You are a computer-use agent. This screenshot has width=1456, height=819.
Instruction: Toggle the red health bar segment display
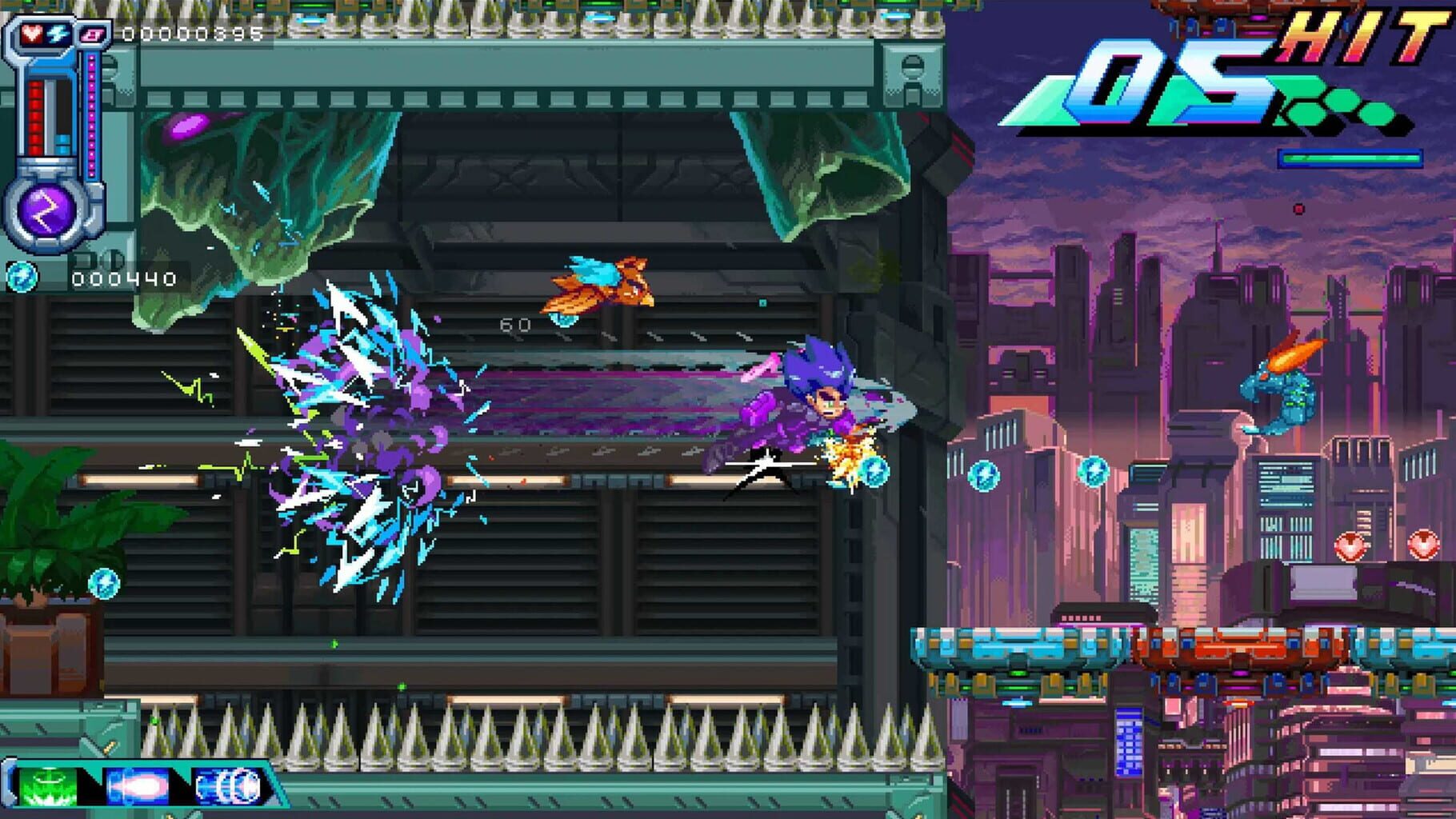(35, 116)
